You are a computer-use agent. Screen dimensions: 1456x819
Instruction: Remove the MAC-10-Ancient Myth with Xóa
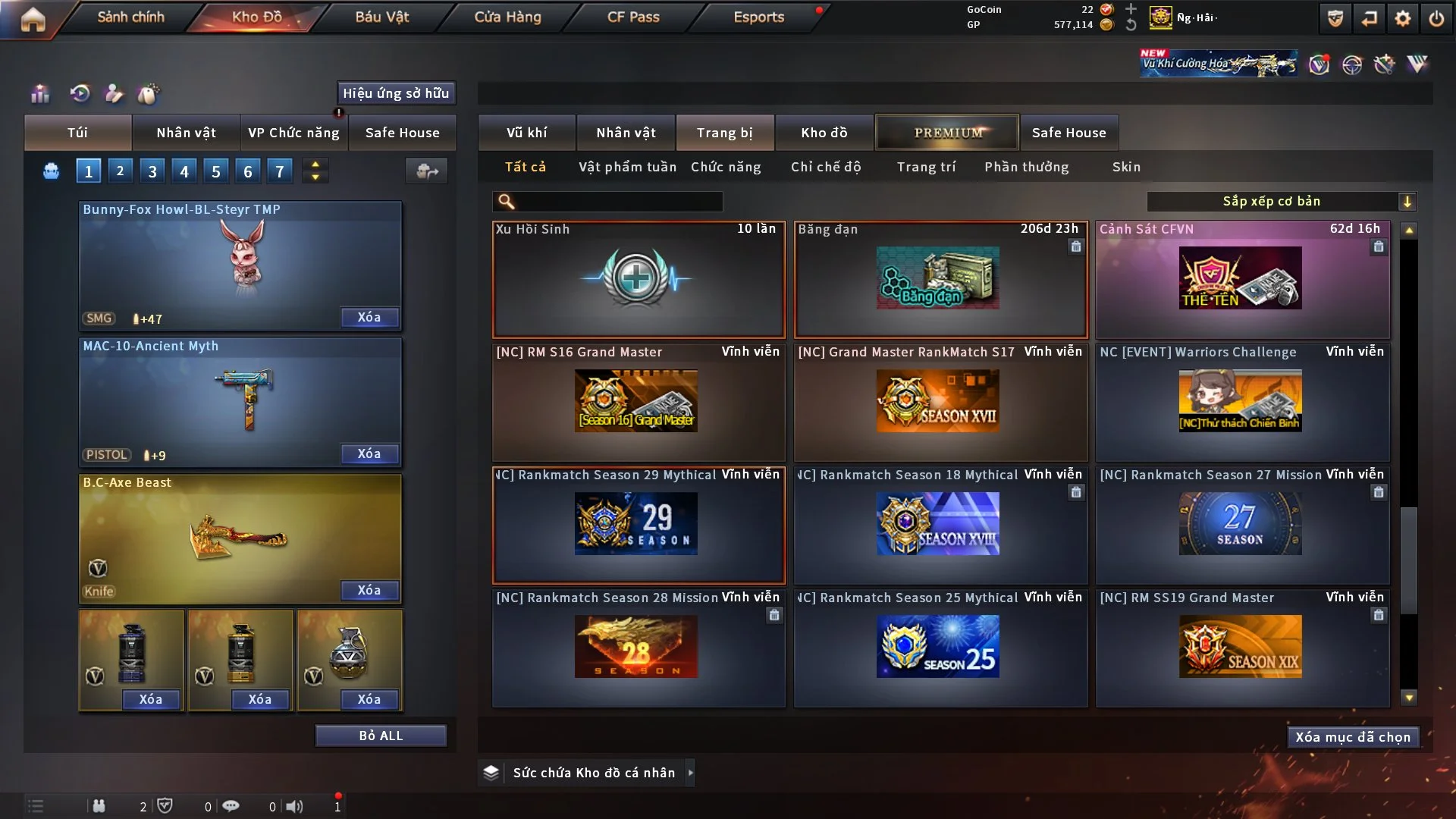pos(369,453)
